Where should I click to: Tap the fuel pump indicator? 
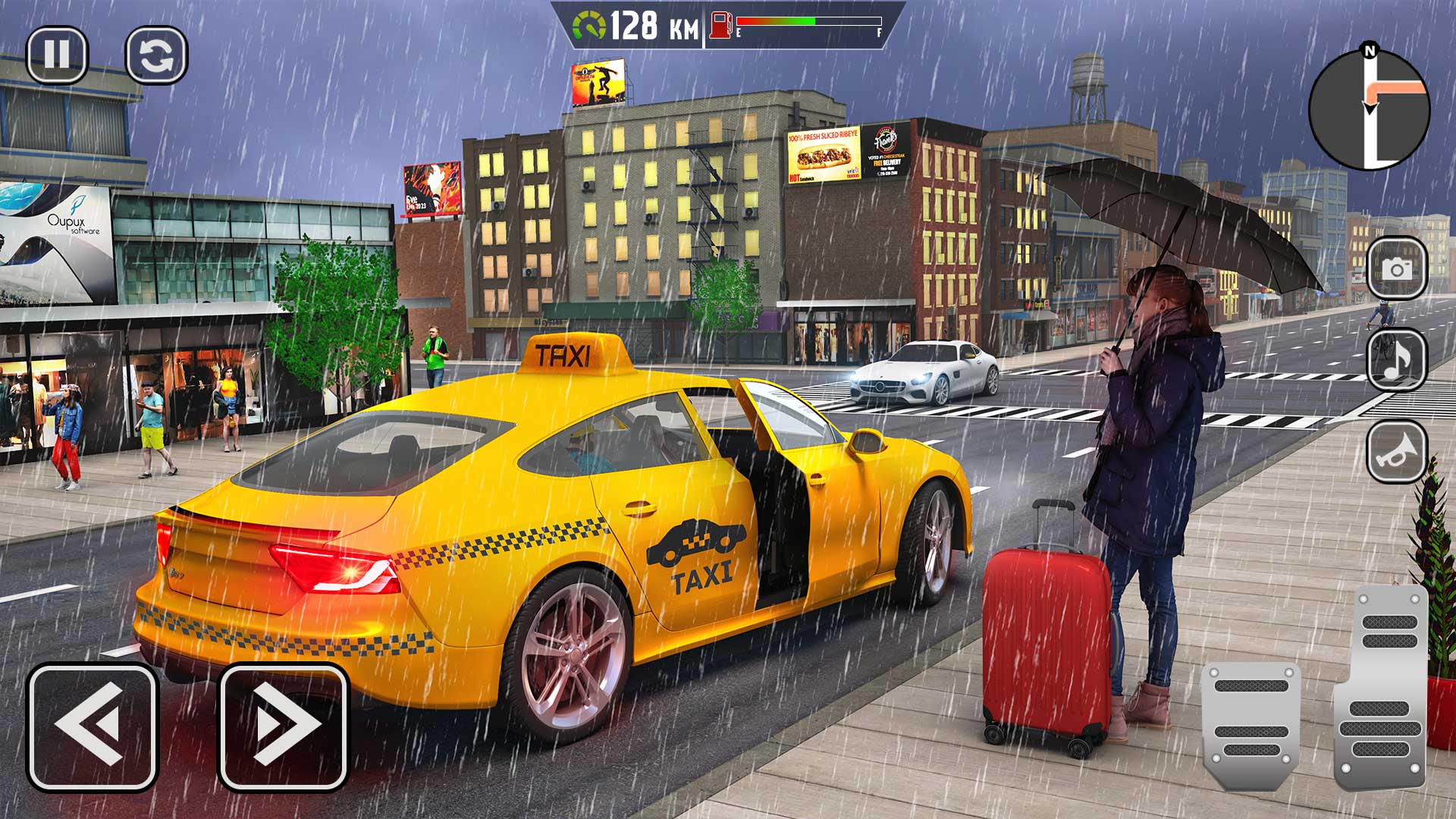tap(719, 23)
